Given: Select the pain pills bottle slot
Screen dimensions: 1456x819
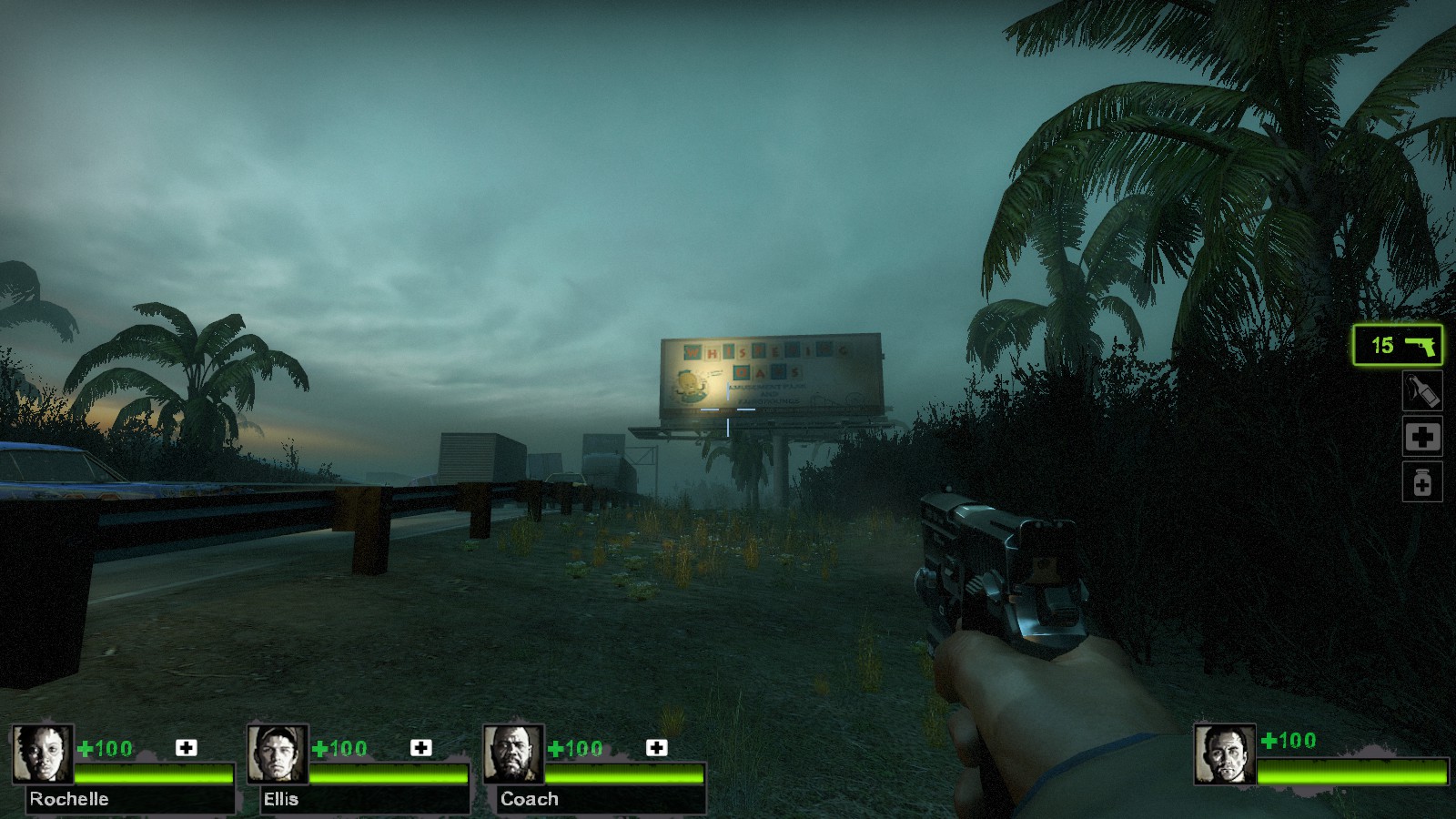Looking at the screenshot, I should tap(1422, 482).
